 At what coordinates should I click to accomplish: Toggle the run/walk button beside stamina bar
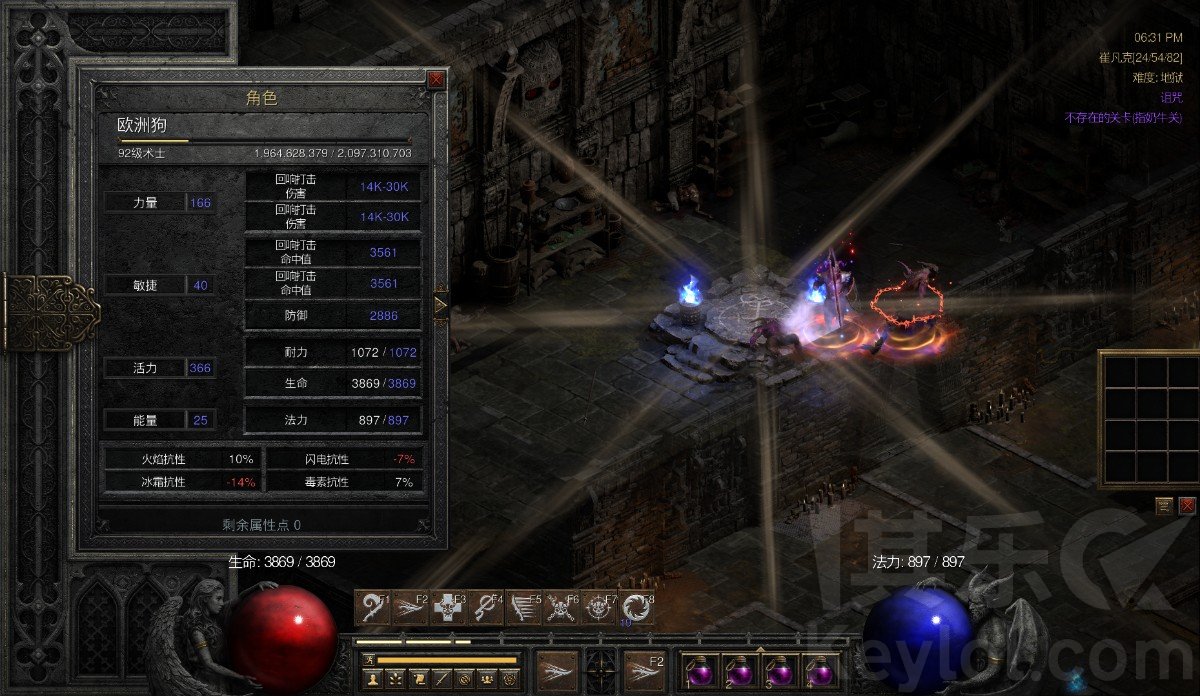click(370, 659)
